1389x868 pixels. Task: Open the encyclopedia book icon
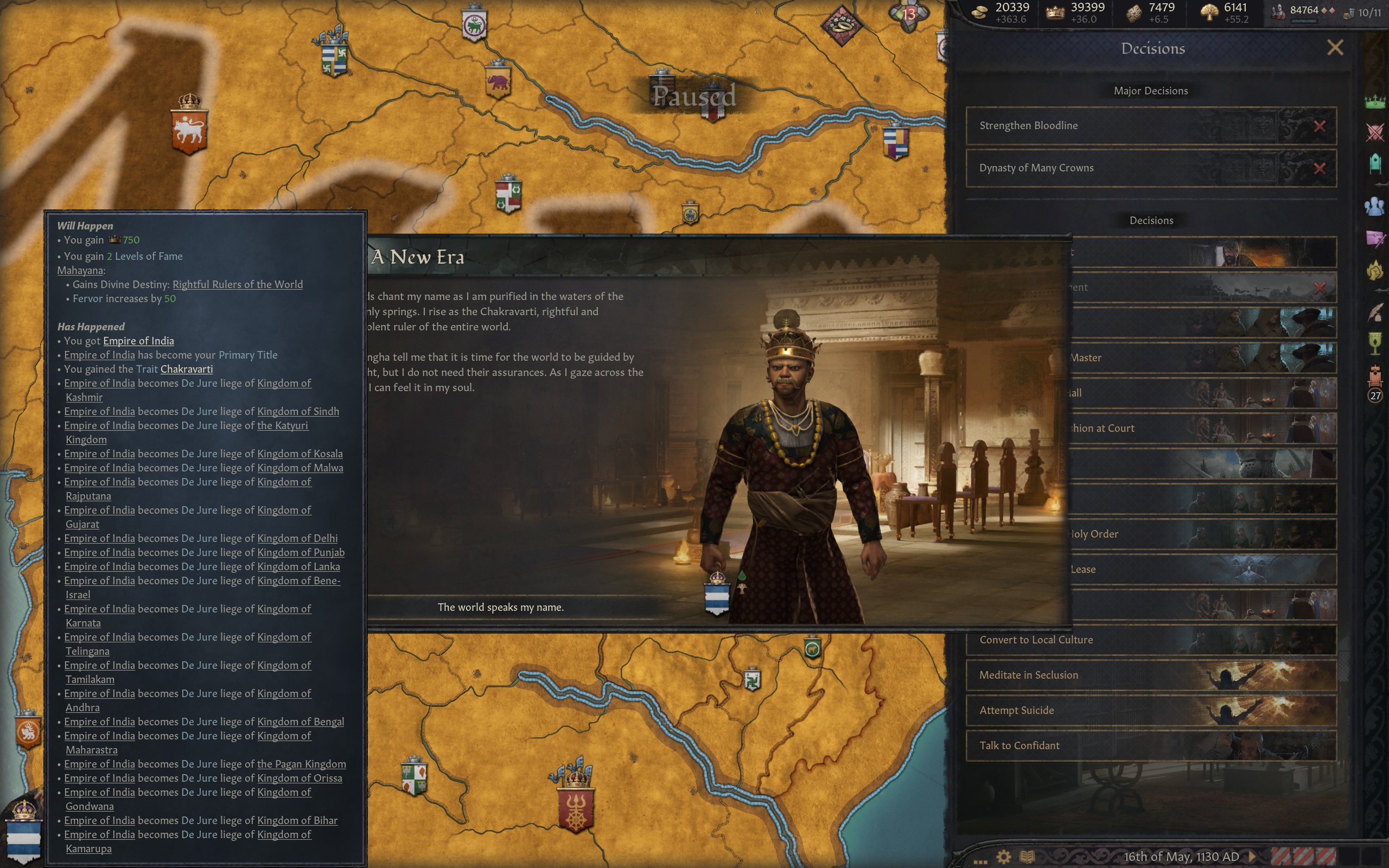click(x=1027, y=857)
